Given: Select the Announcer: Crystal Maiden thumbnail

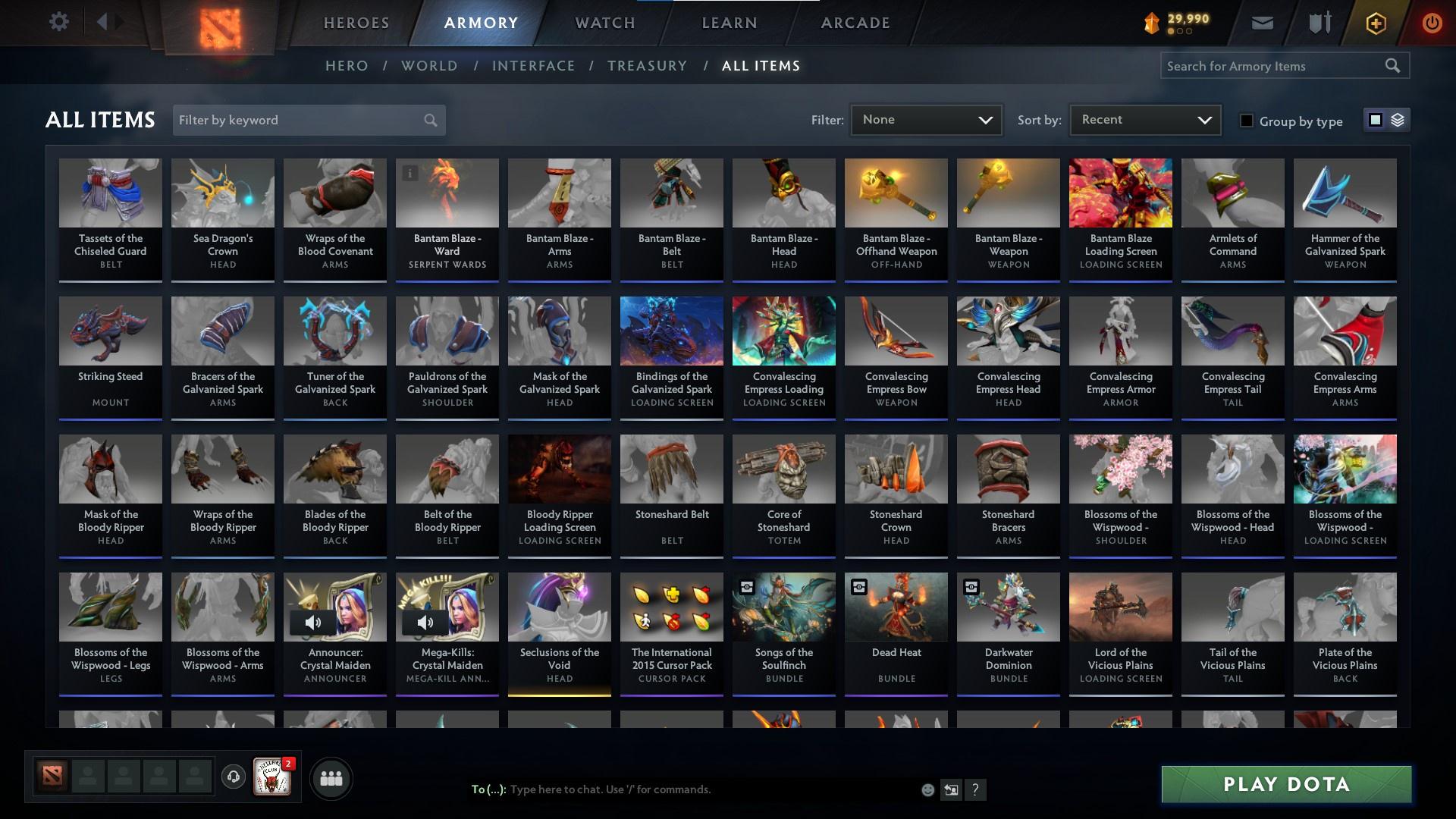Looking at the screenshot, I should click(334, 607).
